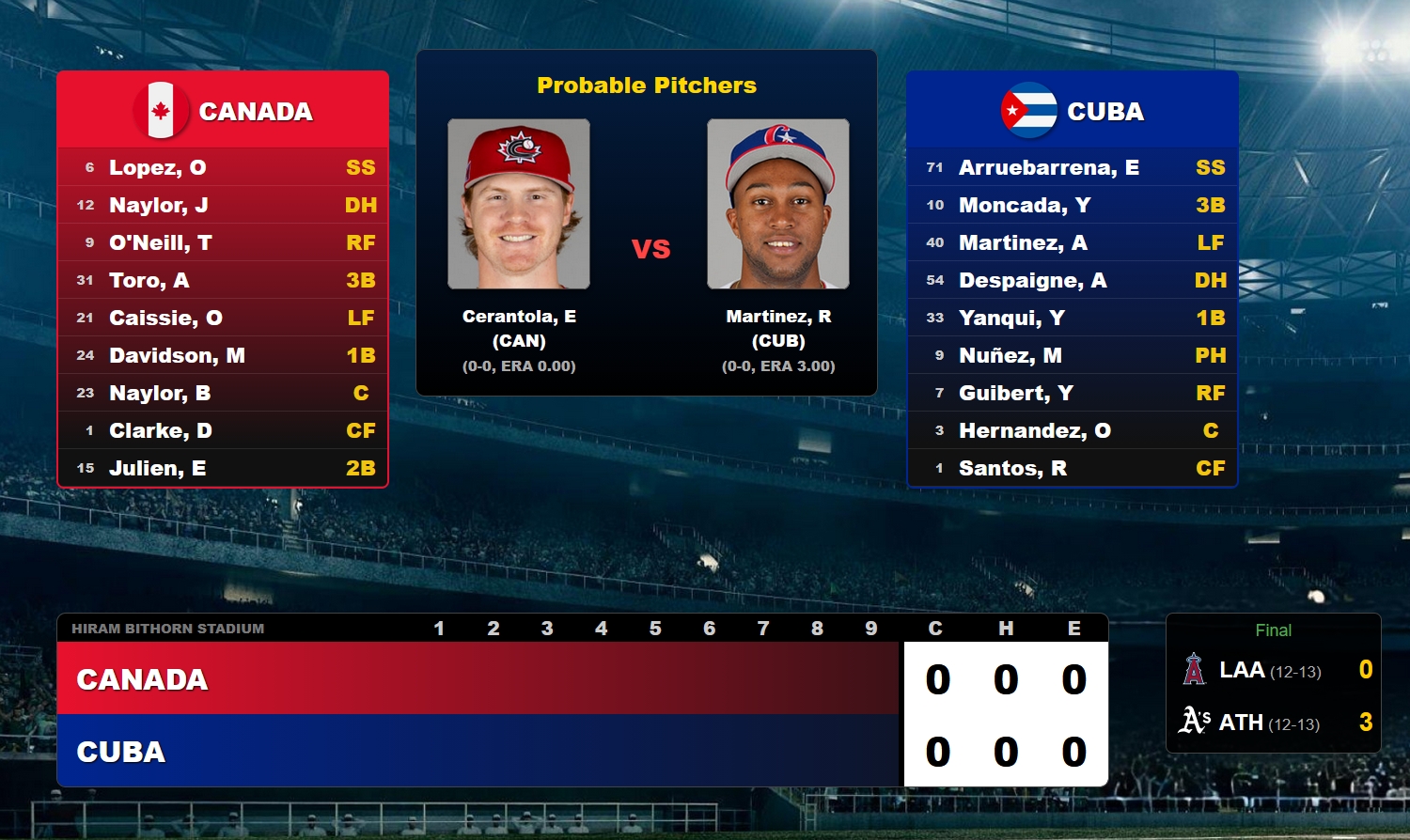Choose Naylor, J the designated hitter

pos(223,205)
